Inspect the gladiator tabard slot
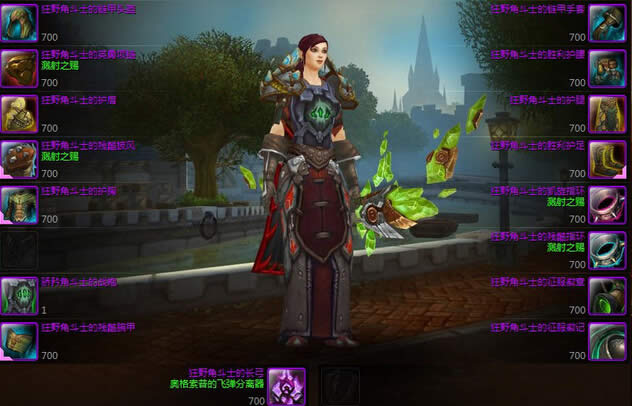 tap(19, 296)
